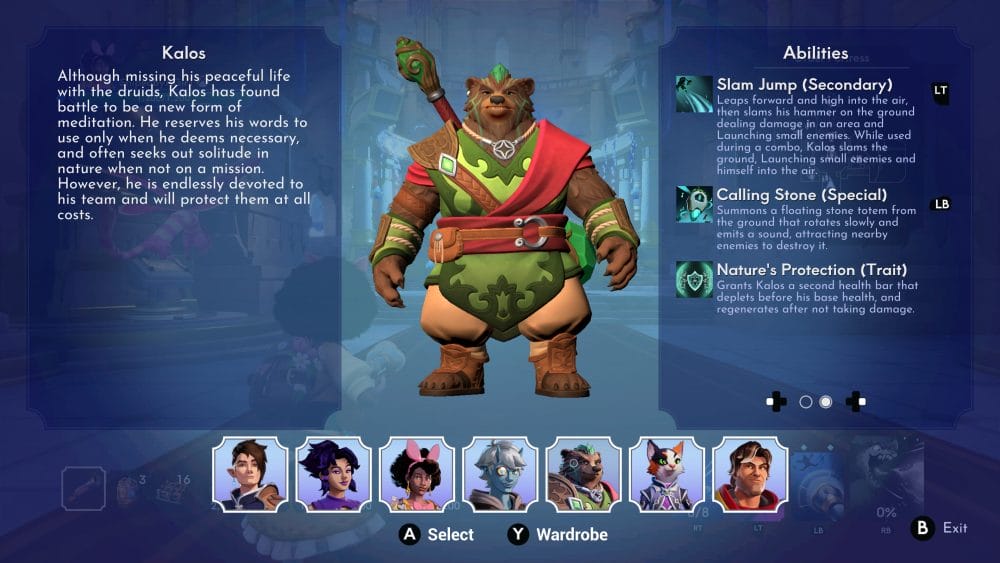Pick the girl with the pink bow

(x=417, y=474)
